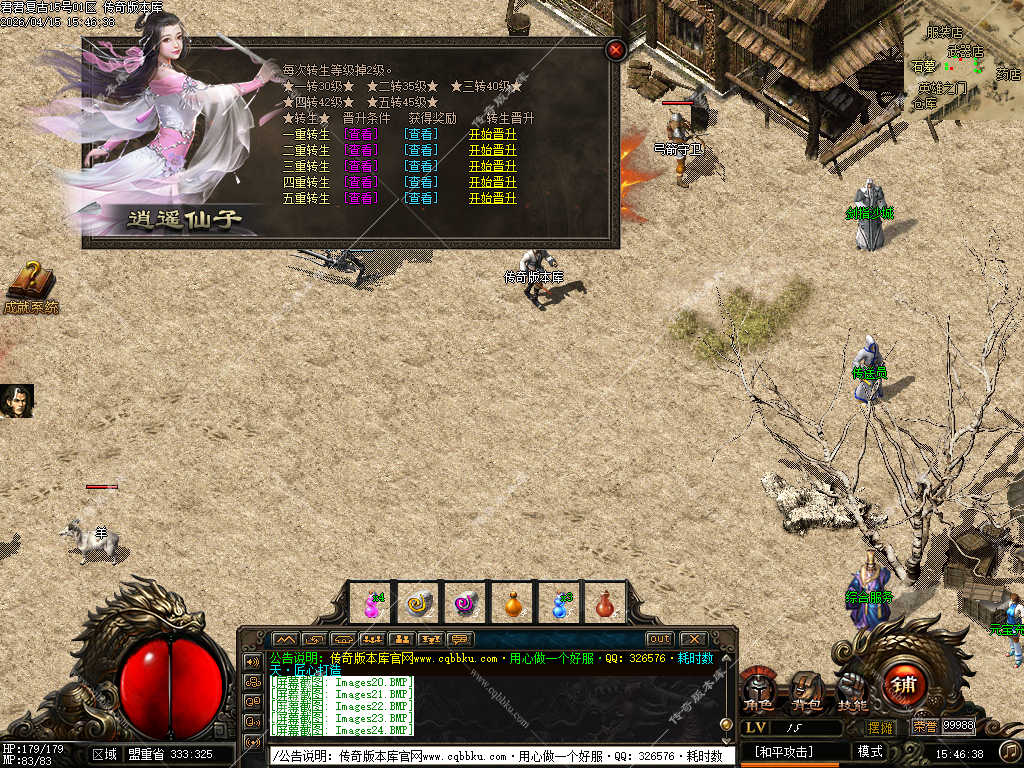Close the 逍遥仙子 rebirth dialog
This screenshot has width=1024, height=768.
tap(616, 49)
